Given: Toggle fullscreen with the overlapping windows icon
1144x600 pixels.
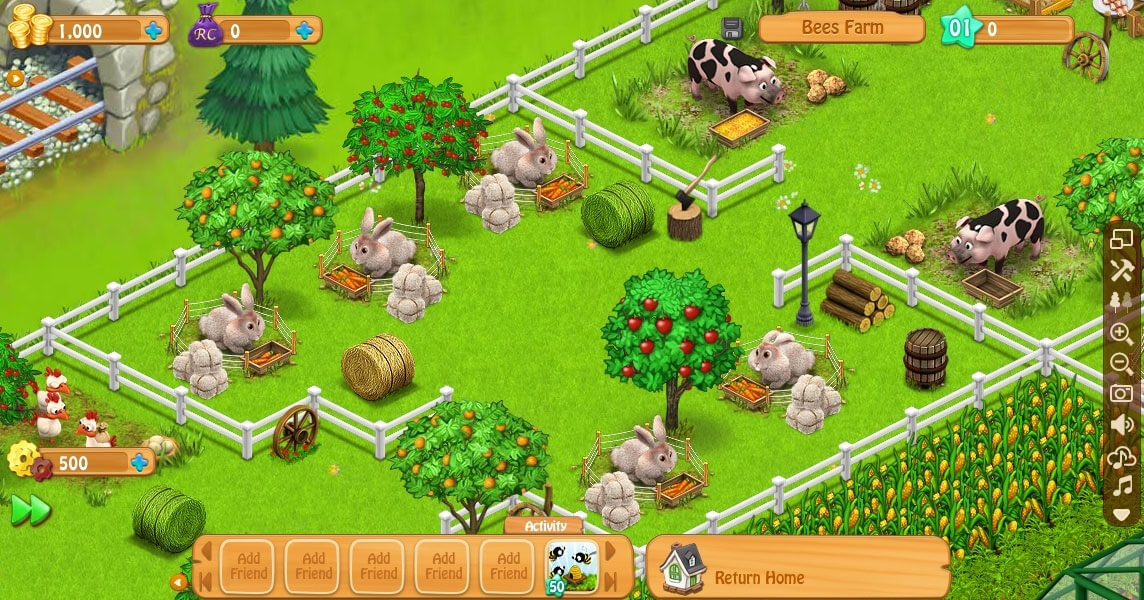Looking at the screenshot, I should click(1122, 239).
